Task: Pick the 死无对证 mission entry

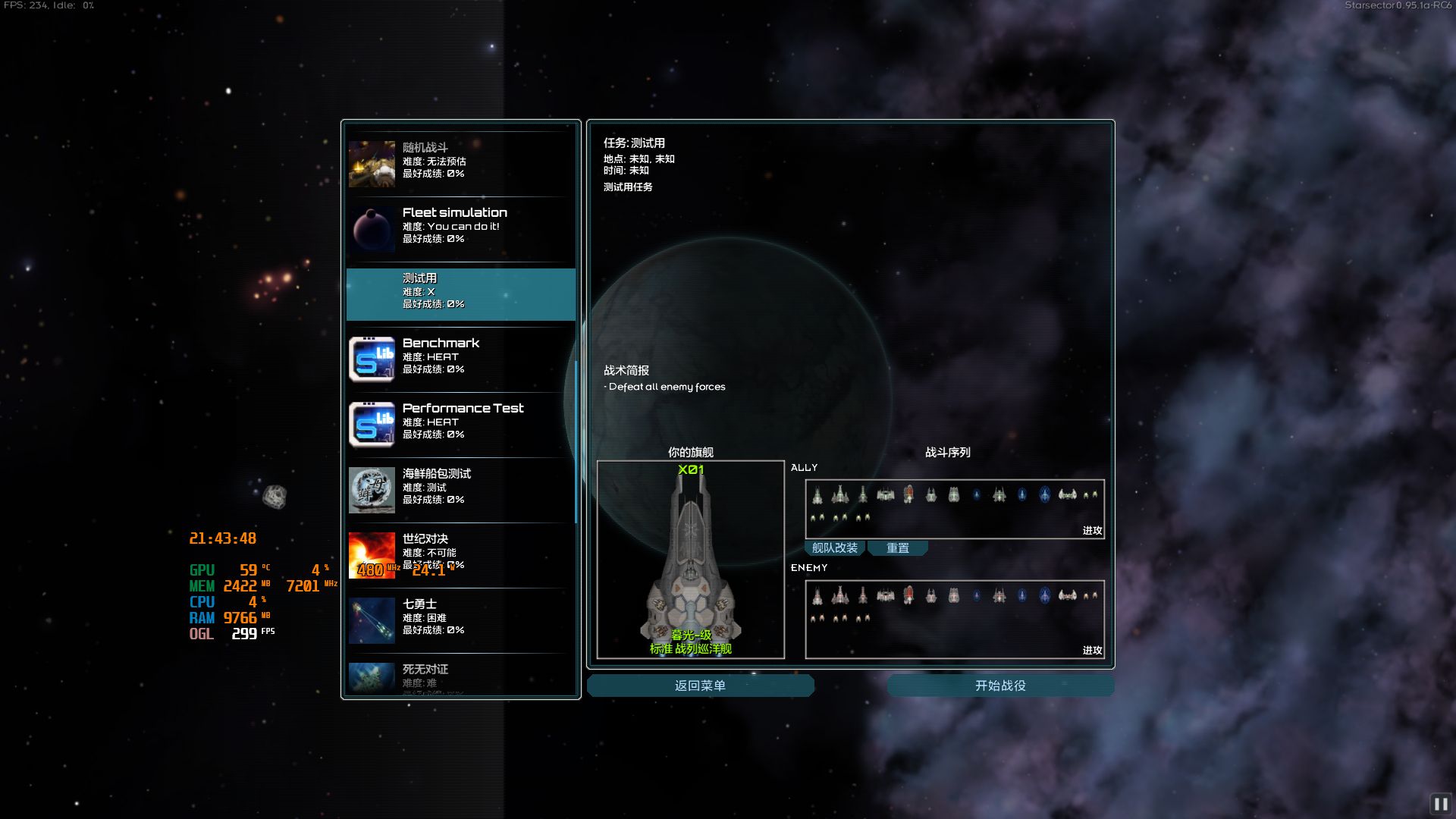Action: point(460,677)
